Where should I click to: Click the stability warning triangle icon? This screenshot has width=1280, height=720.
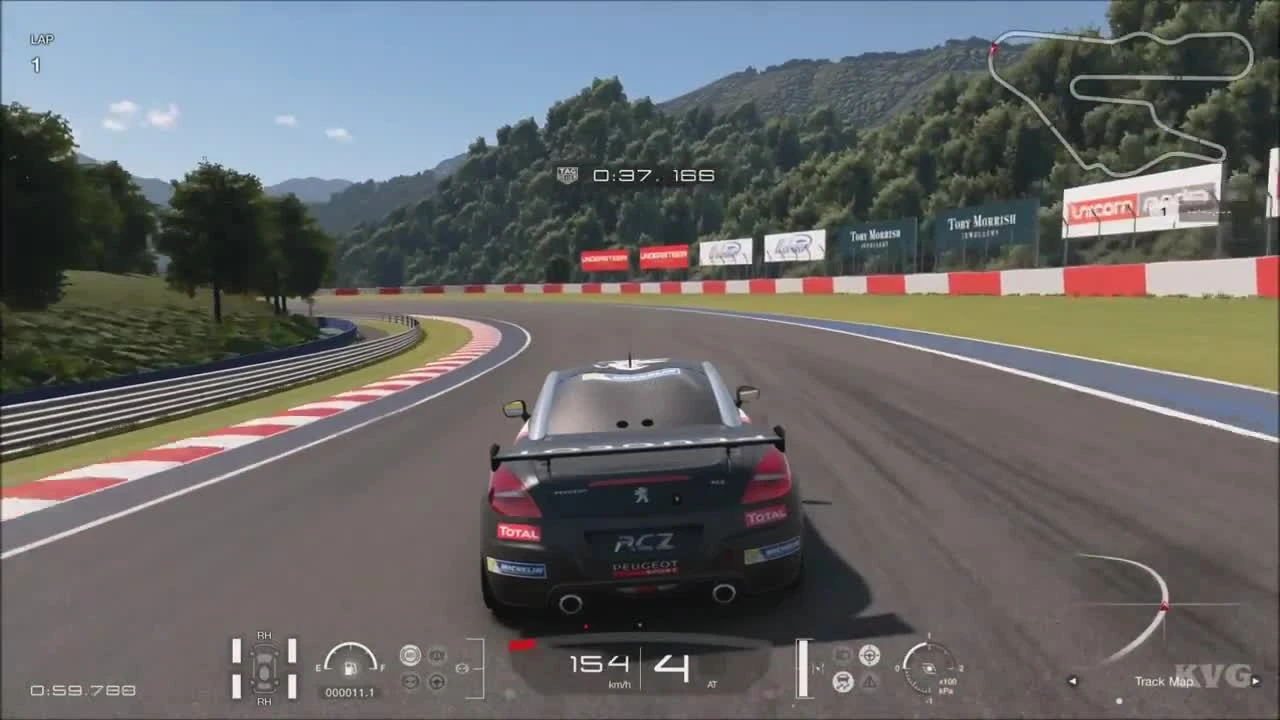point(870,682)
